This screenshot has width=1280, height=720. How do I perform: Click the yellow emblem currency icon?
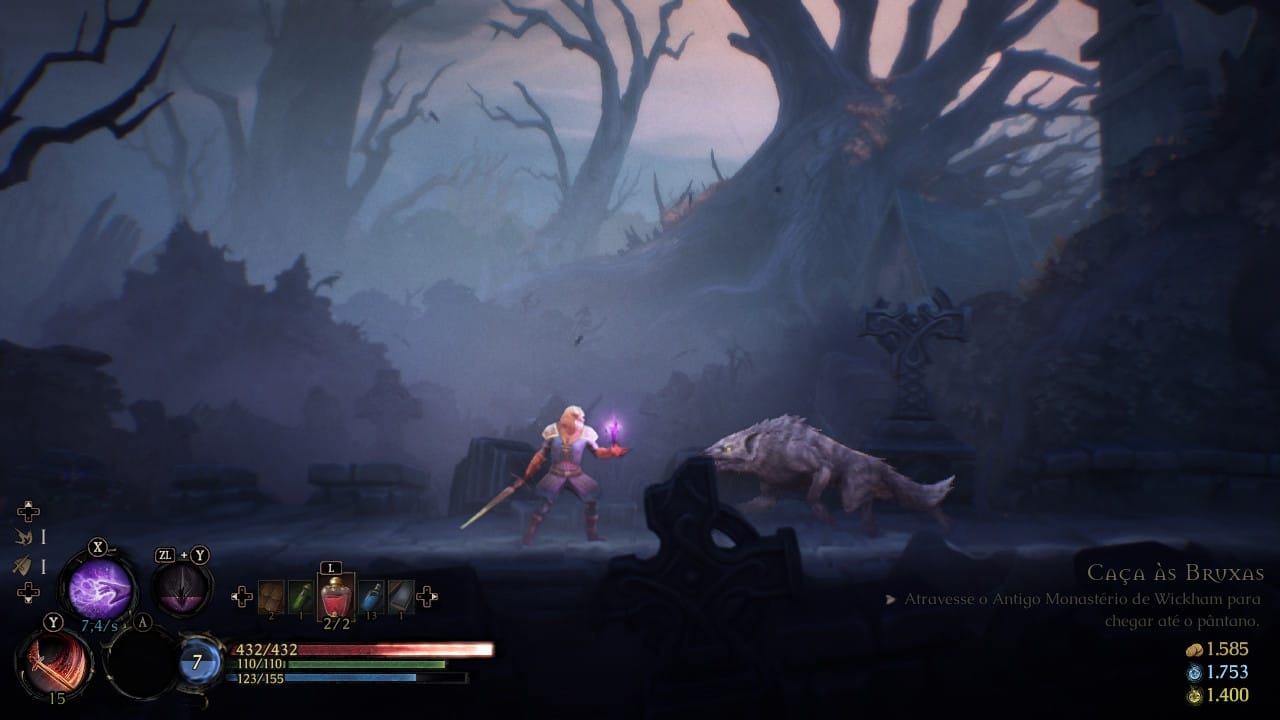pyautogui.click(x=1194, y=696)
